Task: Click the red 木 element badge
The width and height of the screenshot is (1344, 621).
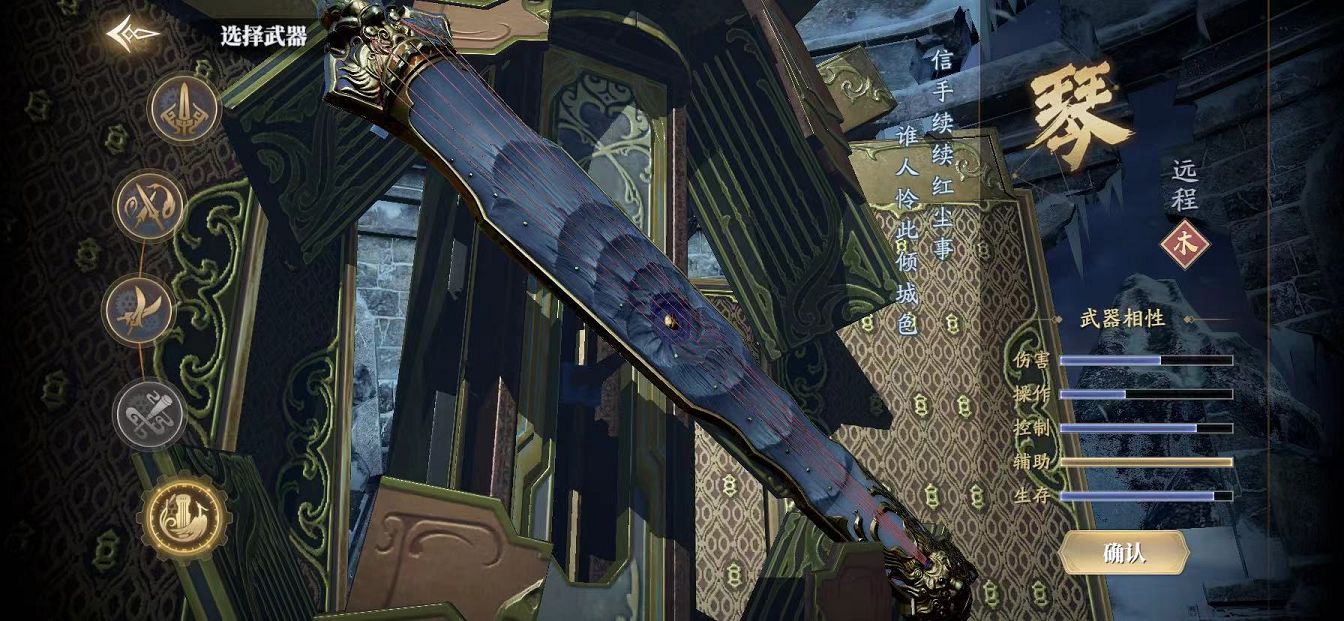Action: point(1185,244)
